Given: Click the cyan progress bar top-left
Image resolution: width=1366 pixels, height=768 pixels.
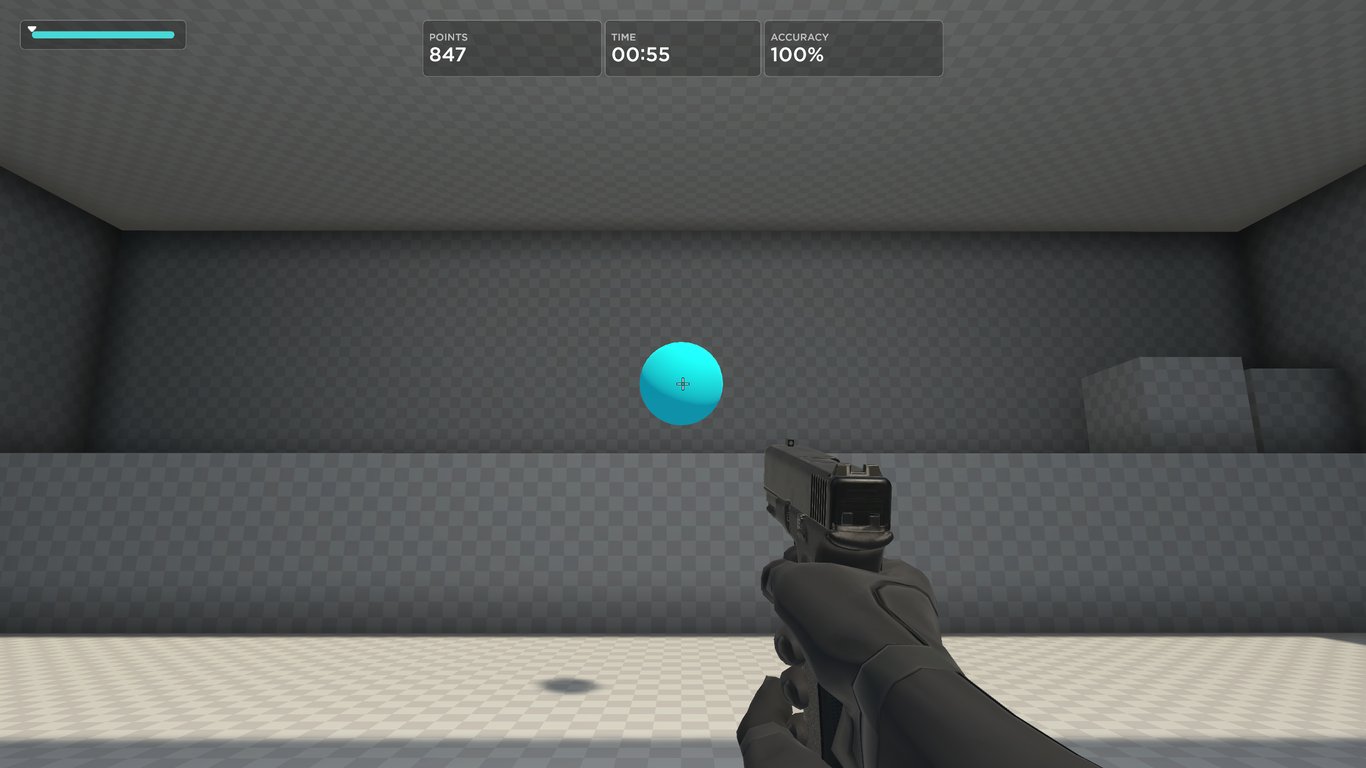Looking at the screenshot, I should tap(42, 33).
